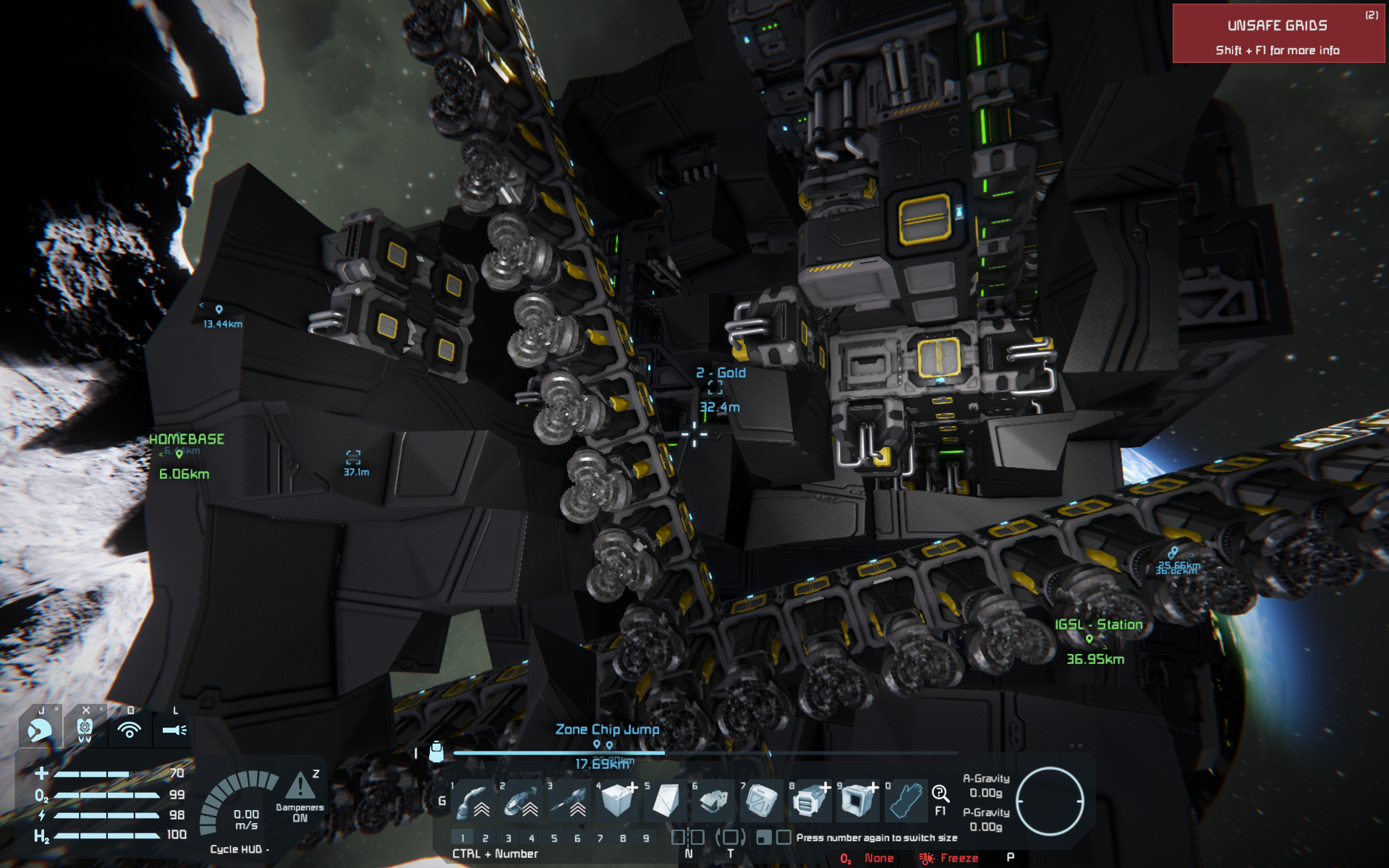Select the HOMEBASE waypoint marker
1389x868 pixels.
click(x=179, y=454)
